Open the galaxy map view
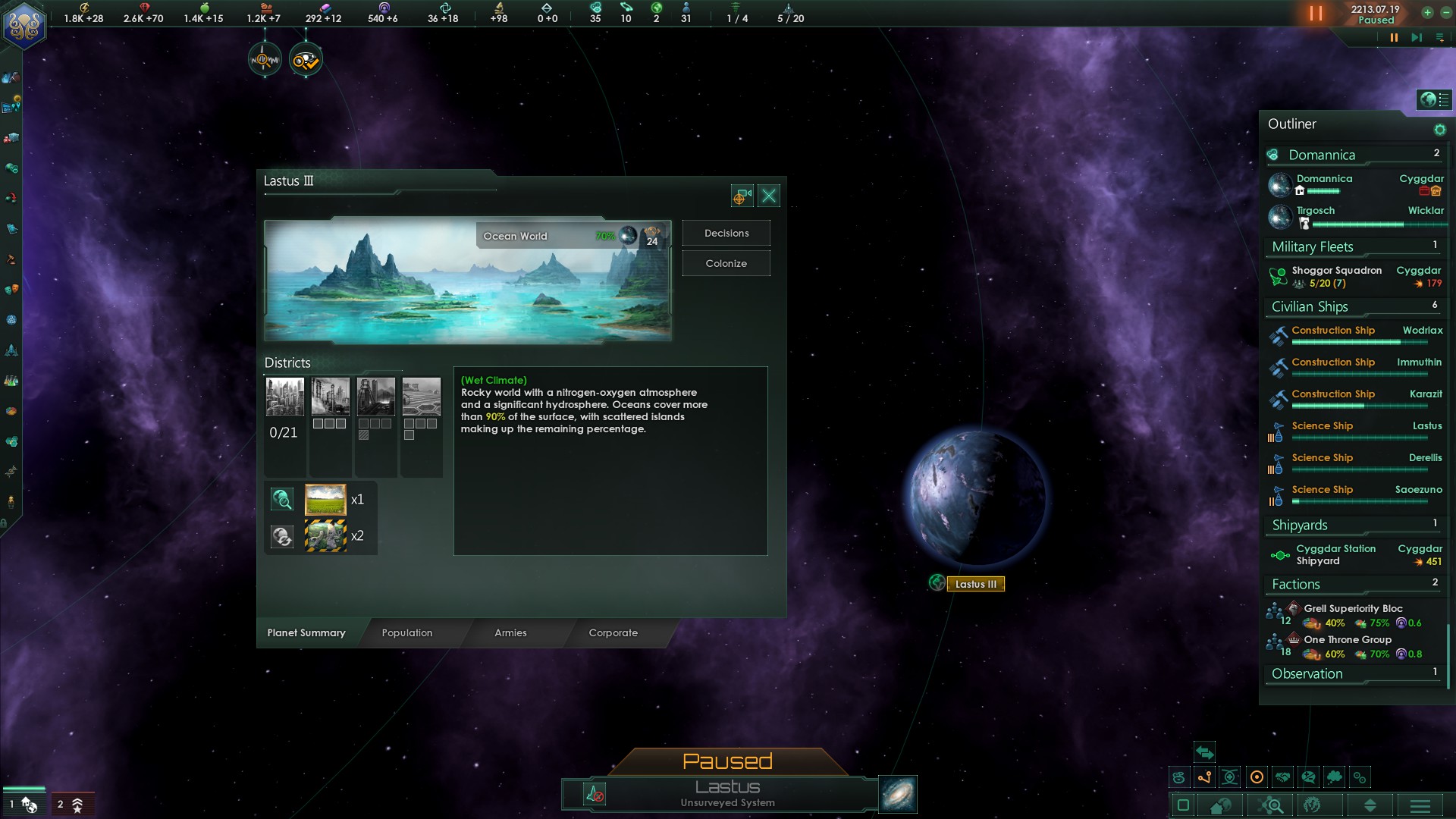Screen dimensions: 1456x819 point(898,794)
